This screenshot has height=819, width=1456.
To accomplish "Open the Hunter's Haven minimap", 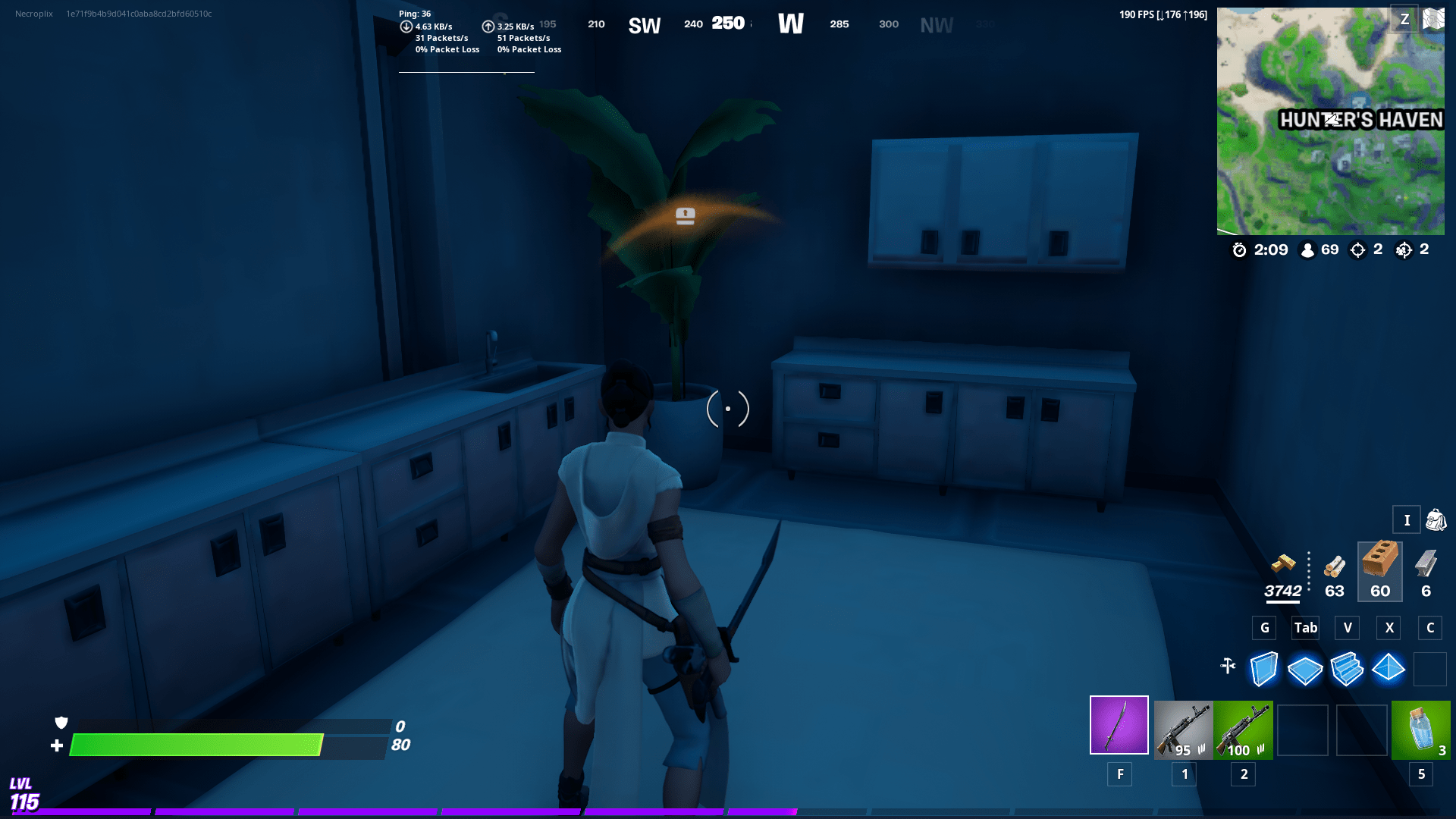I will (x=1331, y=121).
